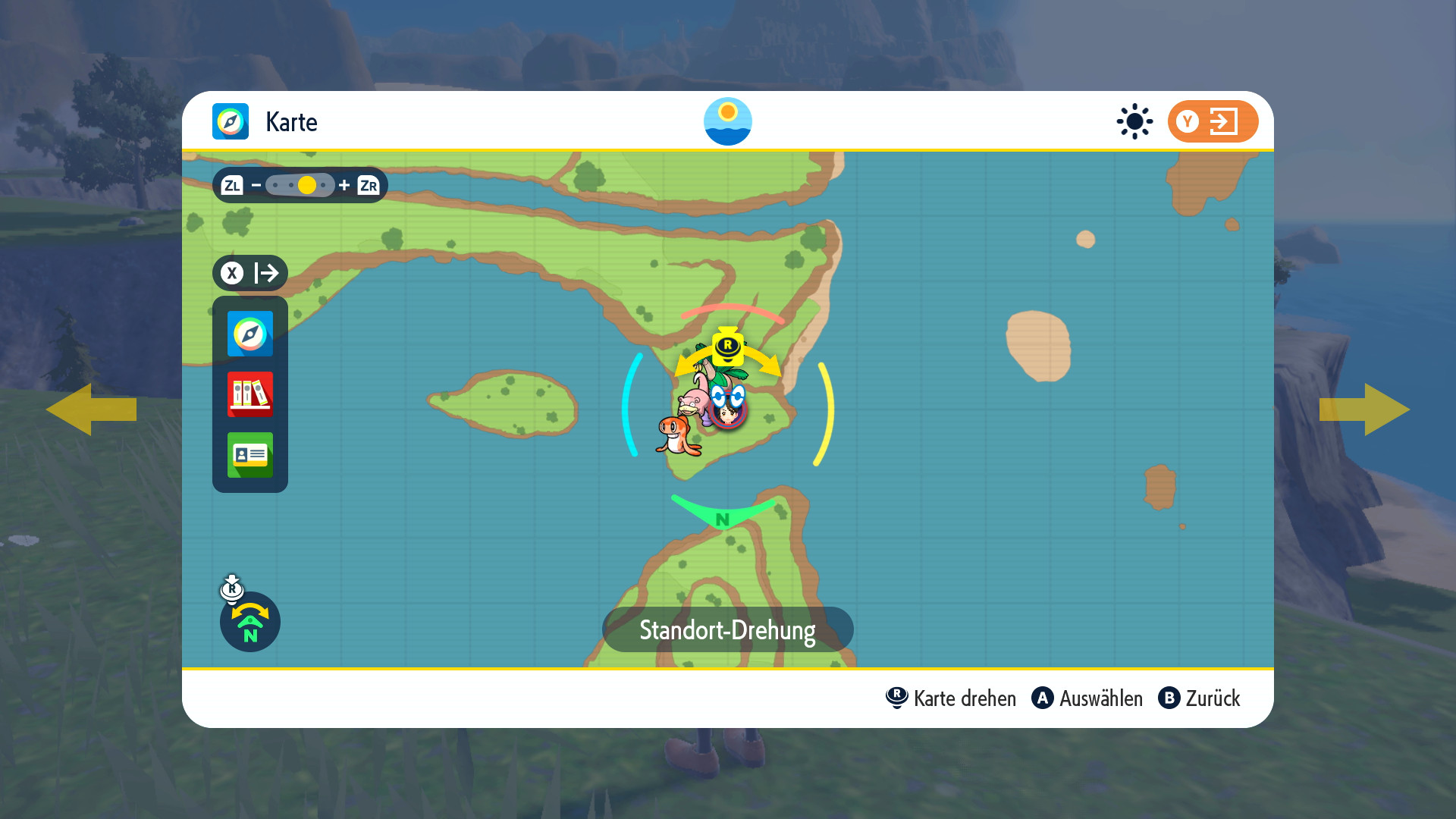Screen dimensions: 1456x819
Task: Open the Pokédex bookshelf app
Action: [x=249, y=394]
